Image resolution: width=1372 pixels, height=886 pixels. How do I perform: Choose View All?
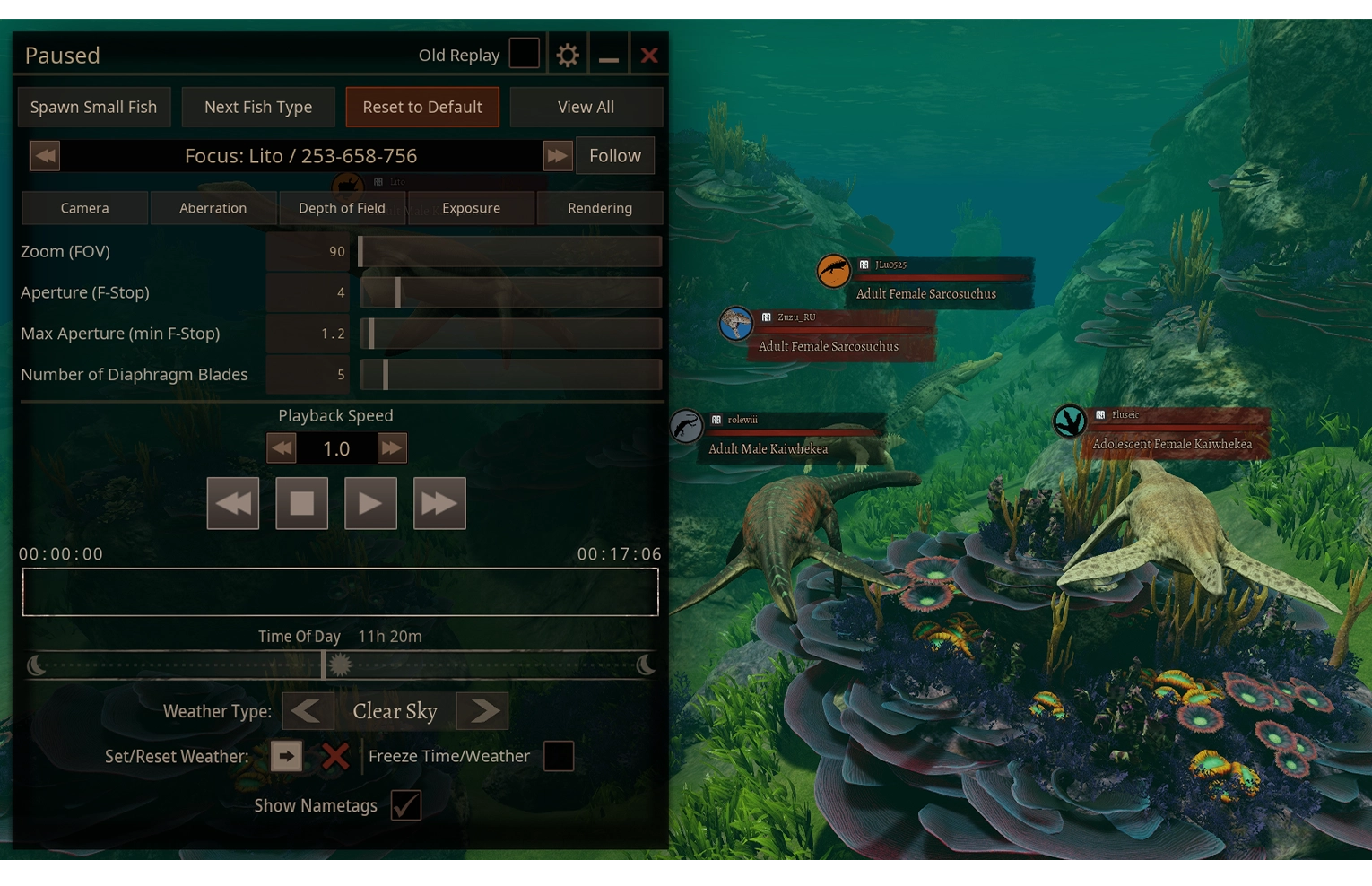[x=586, y=108]
